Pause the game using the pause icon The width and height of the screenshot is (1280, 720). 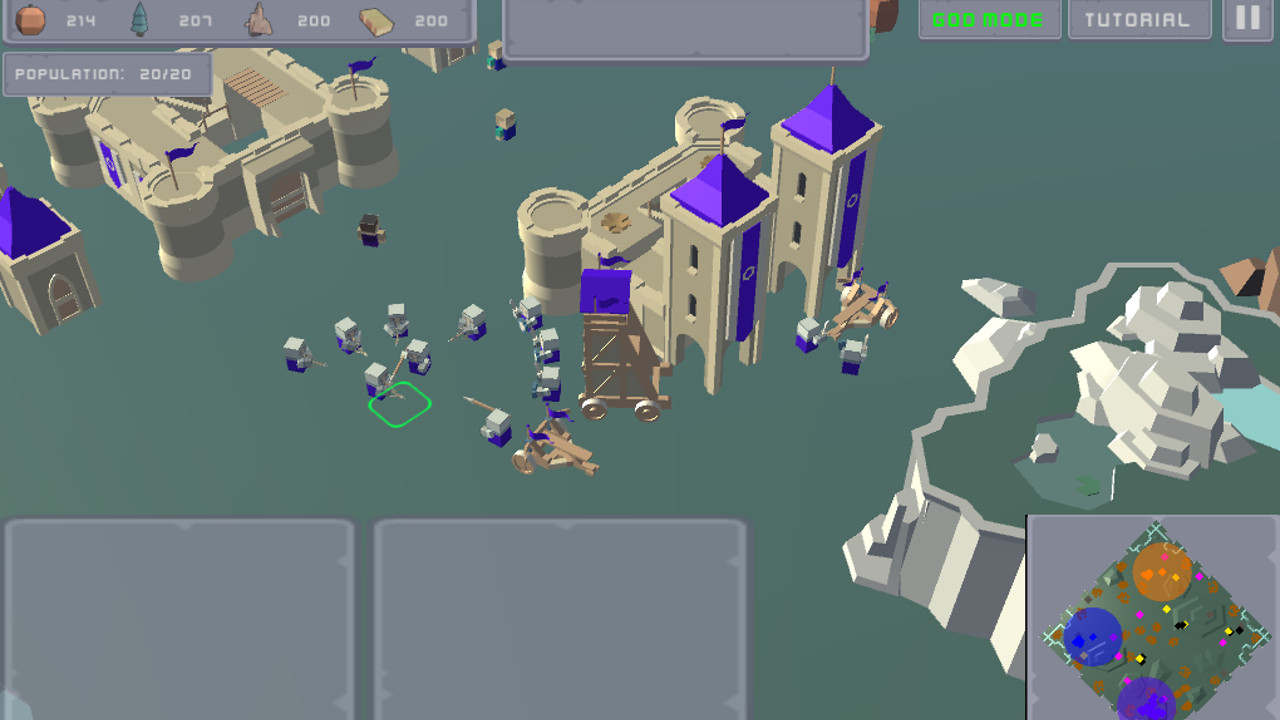1246,16
